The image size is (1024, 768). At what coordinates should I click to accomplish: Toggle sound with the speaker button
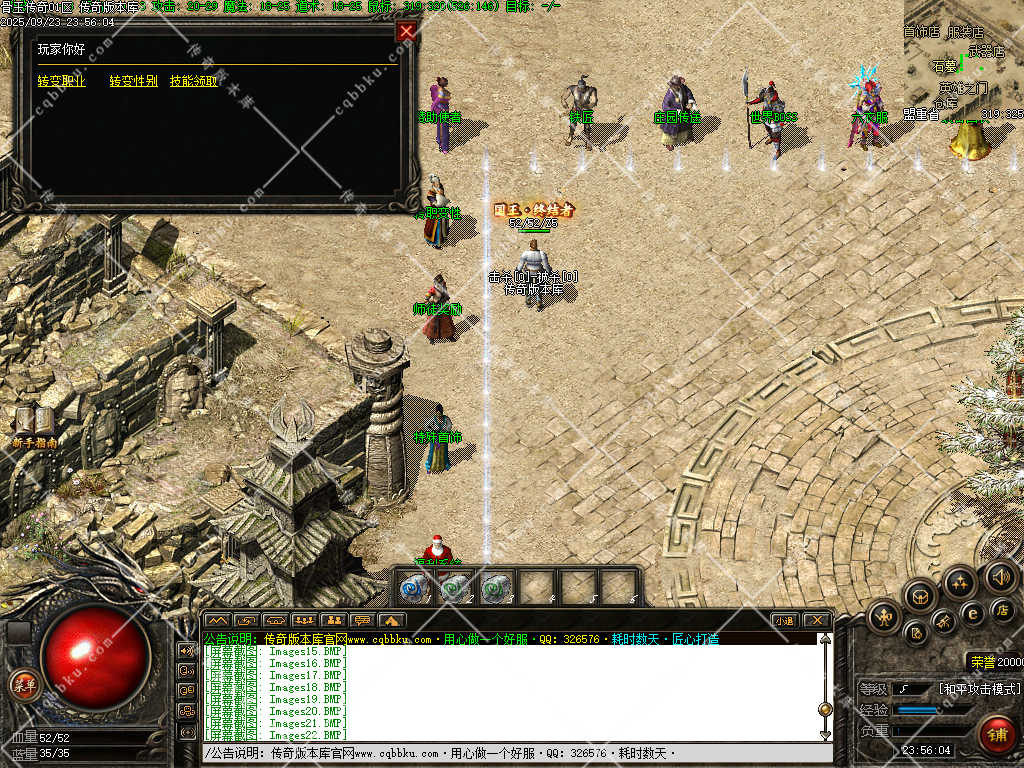(x=1000, y=576)
